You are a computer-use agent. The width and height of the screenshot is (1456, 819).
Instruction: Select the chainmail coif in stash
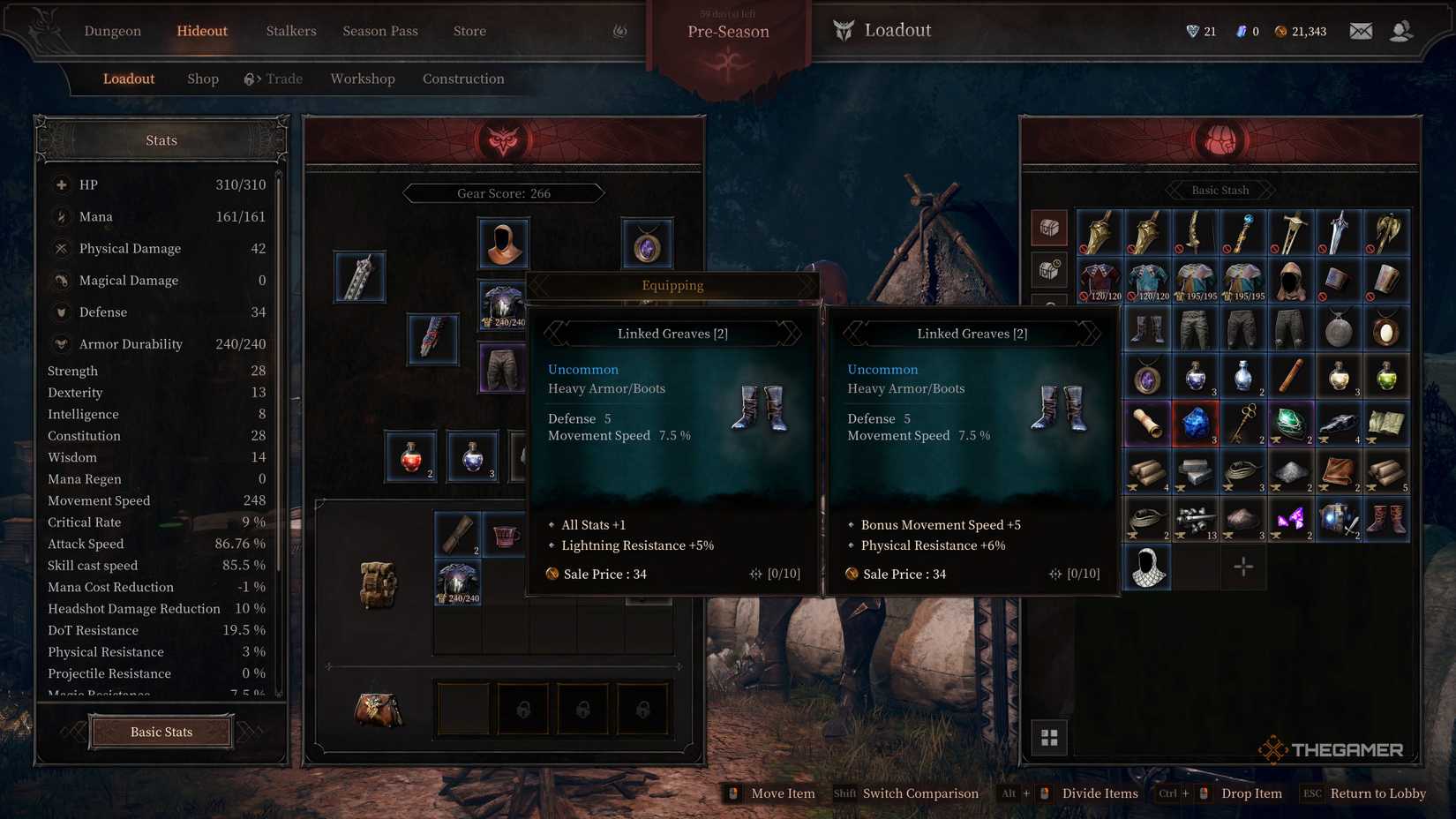1147,567
